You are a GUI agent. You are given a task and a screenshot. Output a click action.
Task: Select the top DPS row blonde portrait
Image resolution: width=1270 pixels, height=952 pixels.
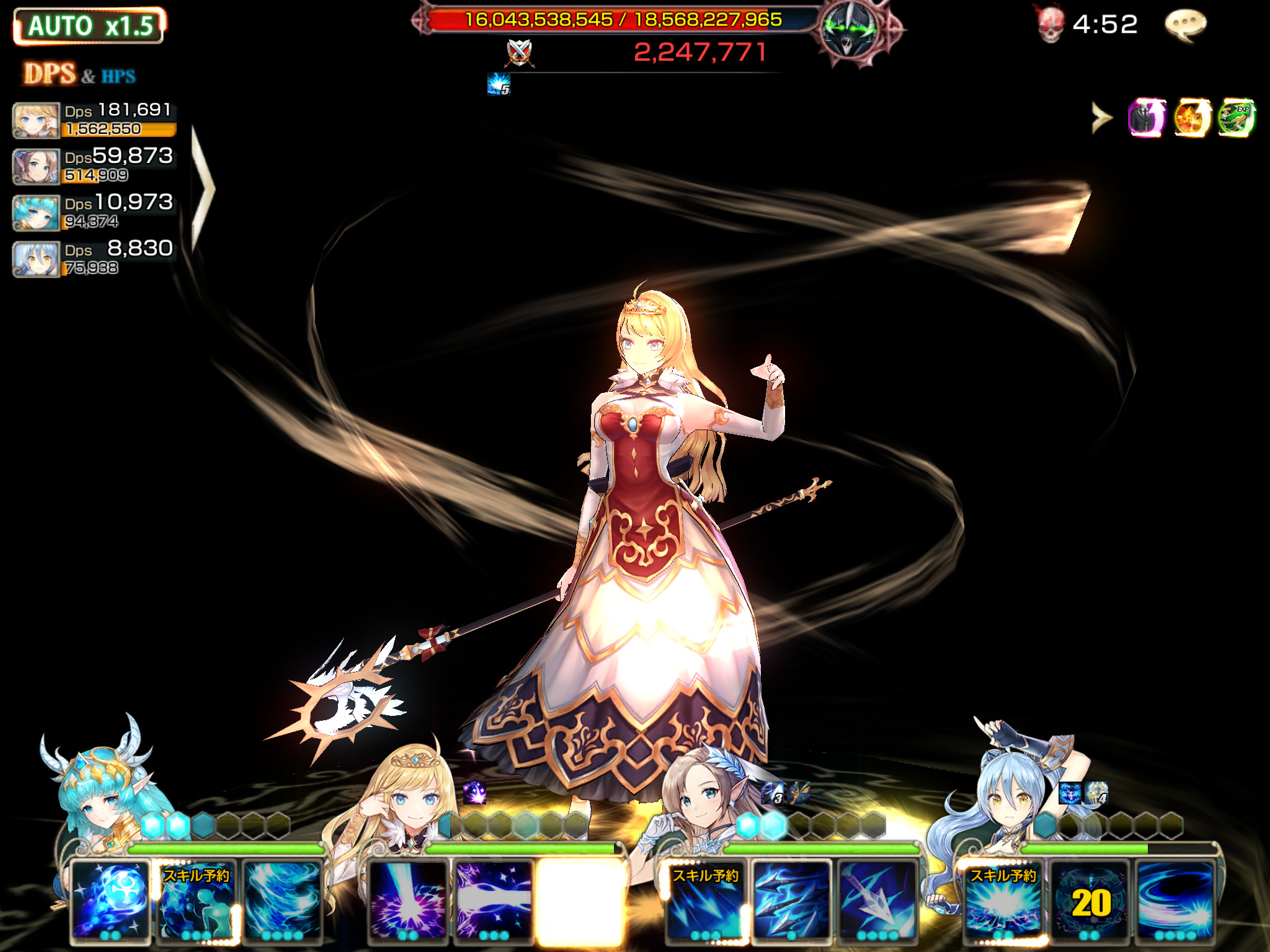click(x=37, y=120)
